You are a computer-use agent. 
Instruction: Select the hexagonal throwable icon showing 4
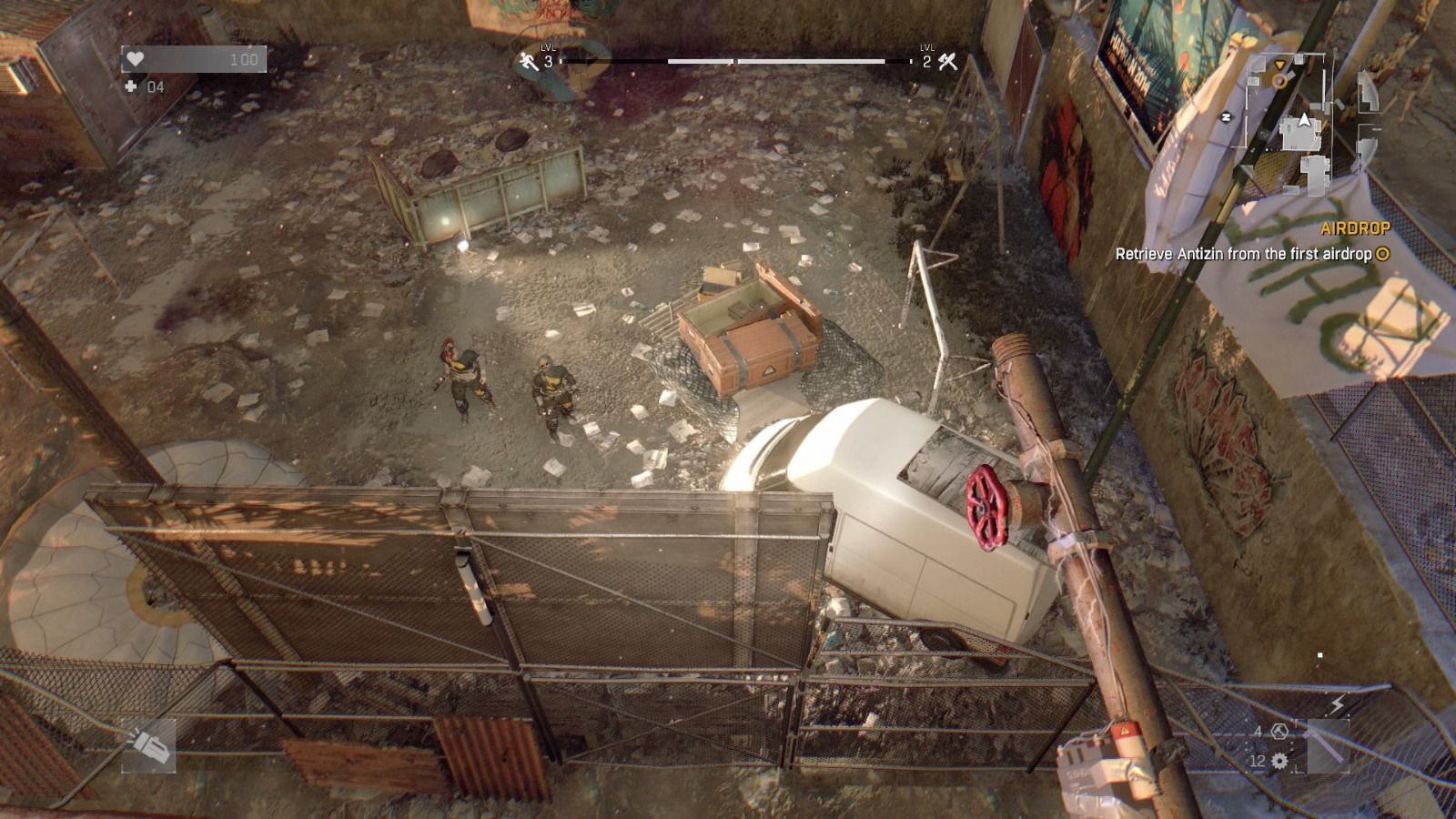(1279, 731)
